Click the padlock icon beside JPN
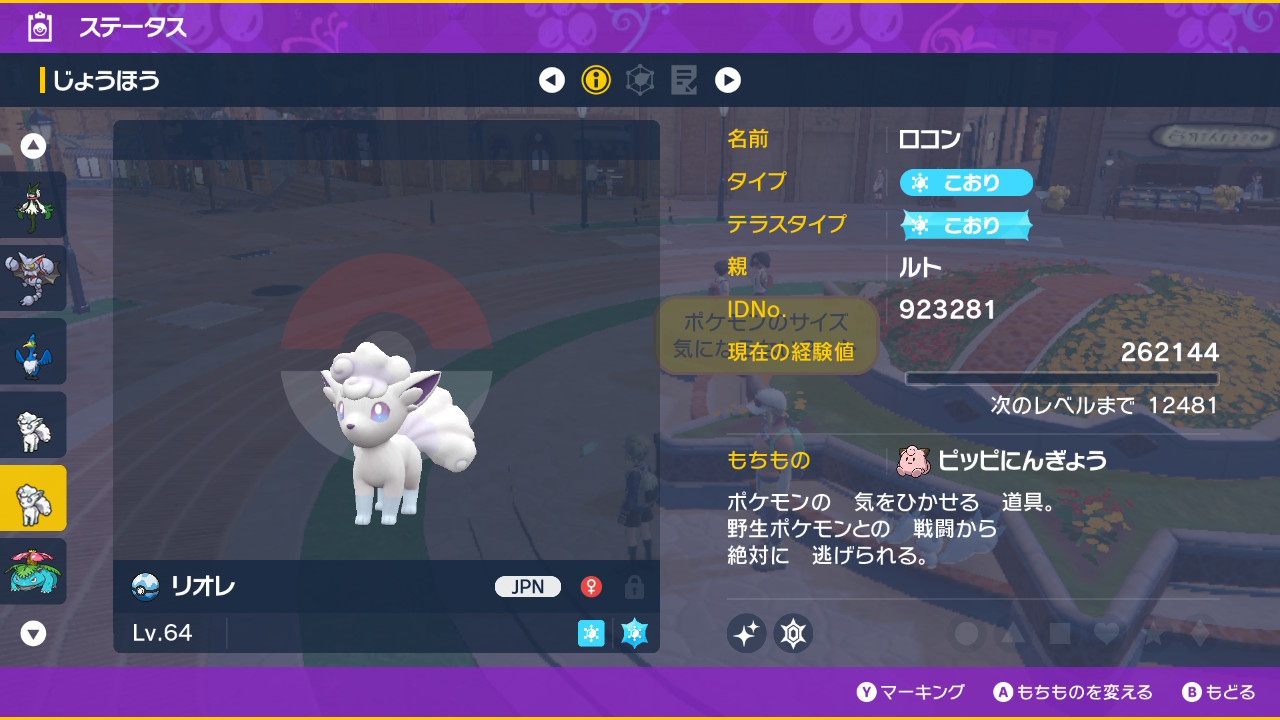 pyautogui.click(x=633, y=587)
